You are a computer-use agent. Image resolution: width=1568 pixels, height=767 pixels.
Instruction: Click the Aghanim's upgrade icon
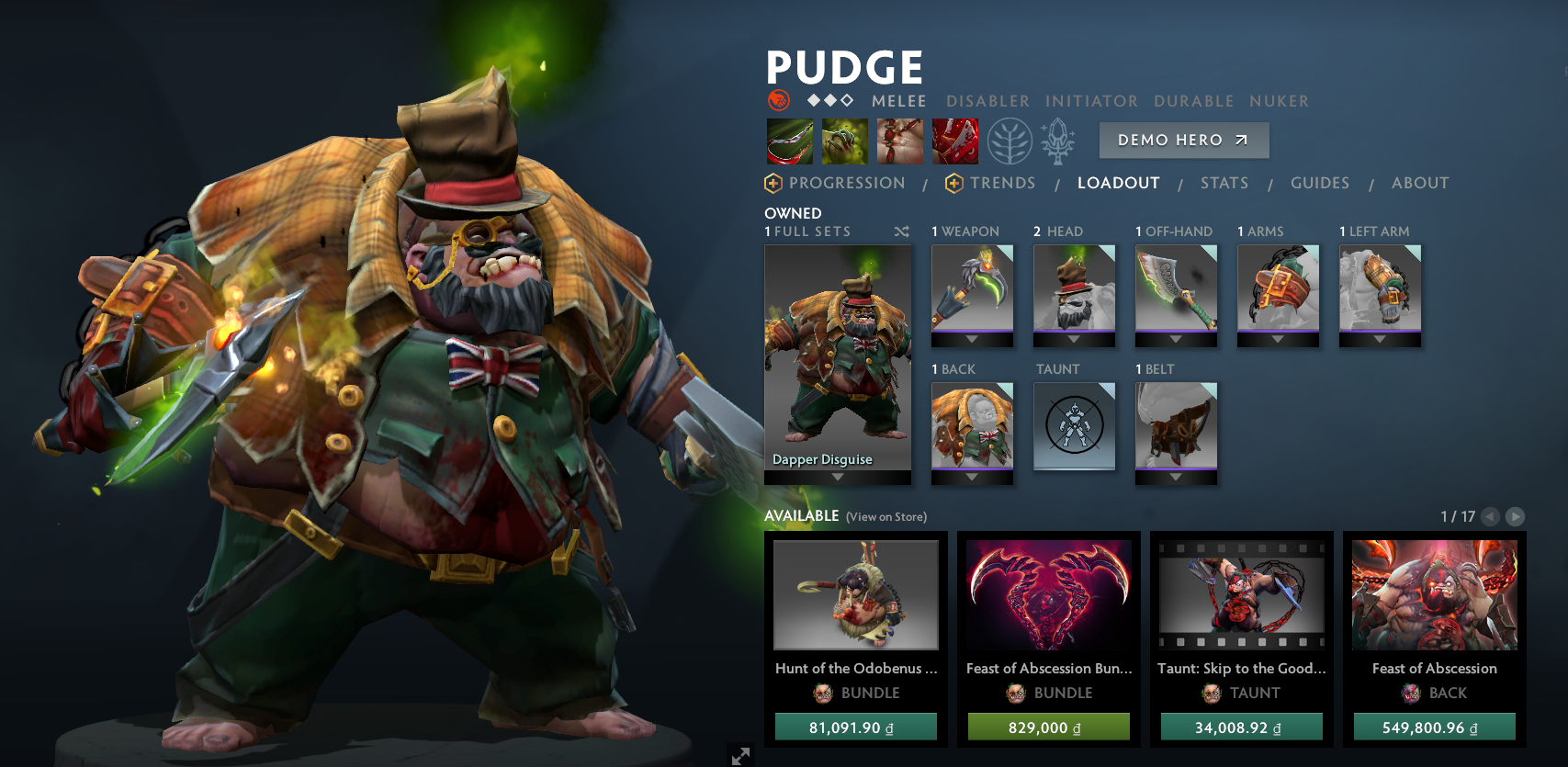pyautogui.click(x=1058, y=140)
